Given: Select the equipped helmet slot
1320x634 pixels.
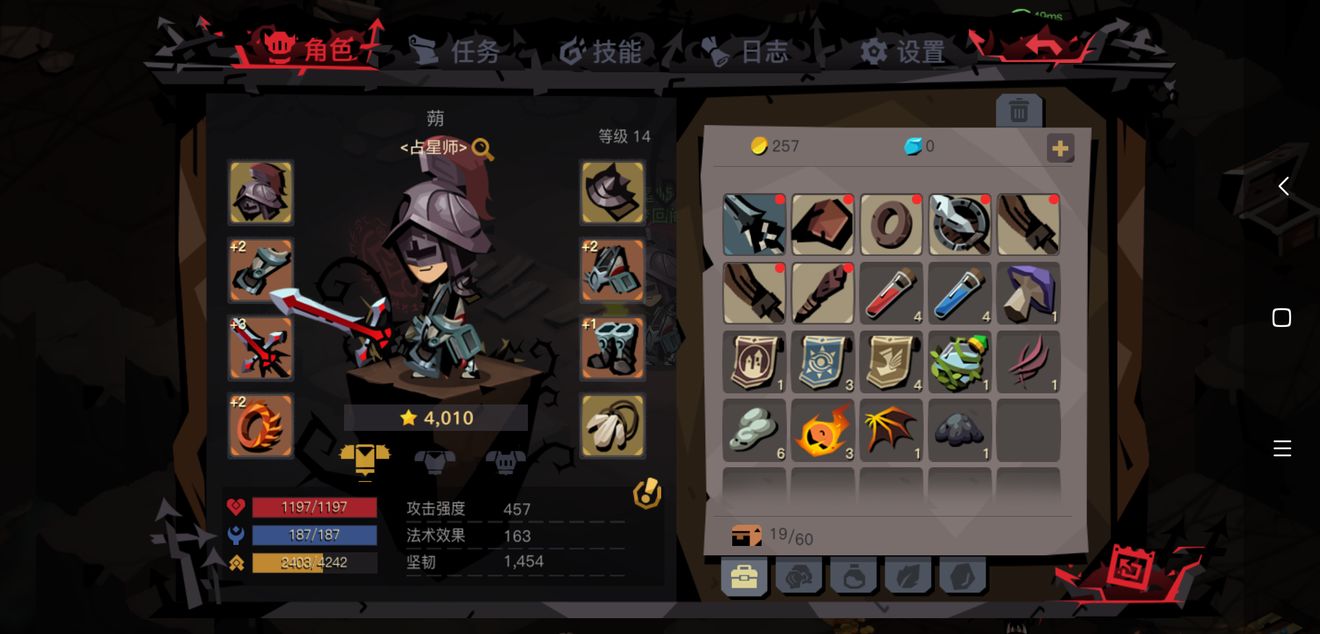Looking at the screenshot, I should click(x=261, y=192).
